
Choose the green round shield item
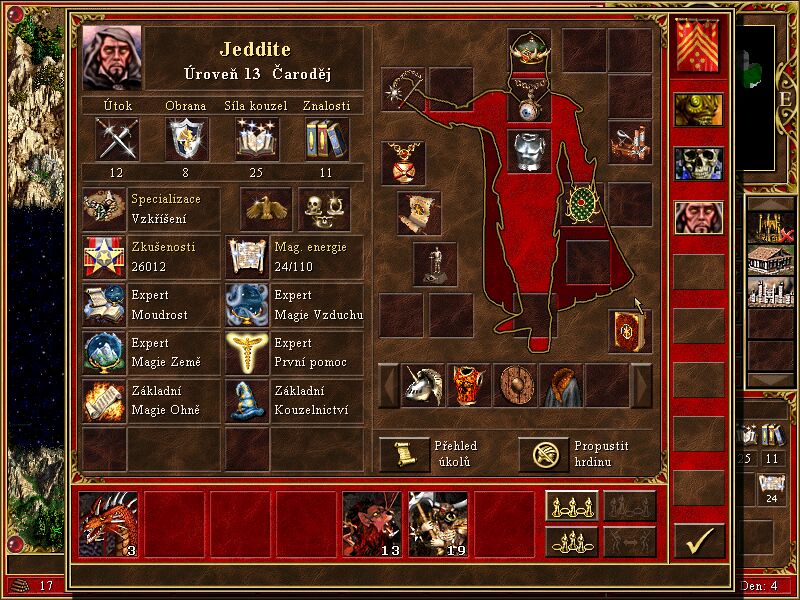tap(580, 204)
